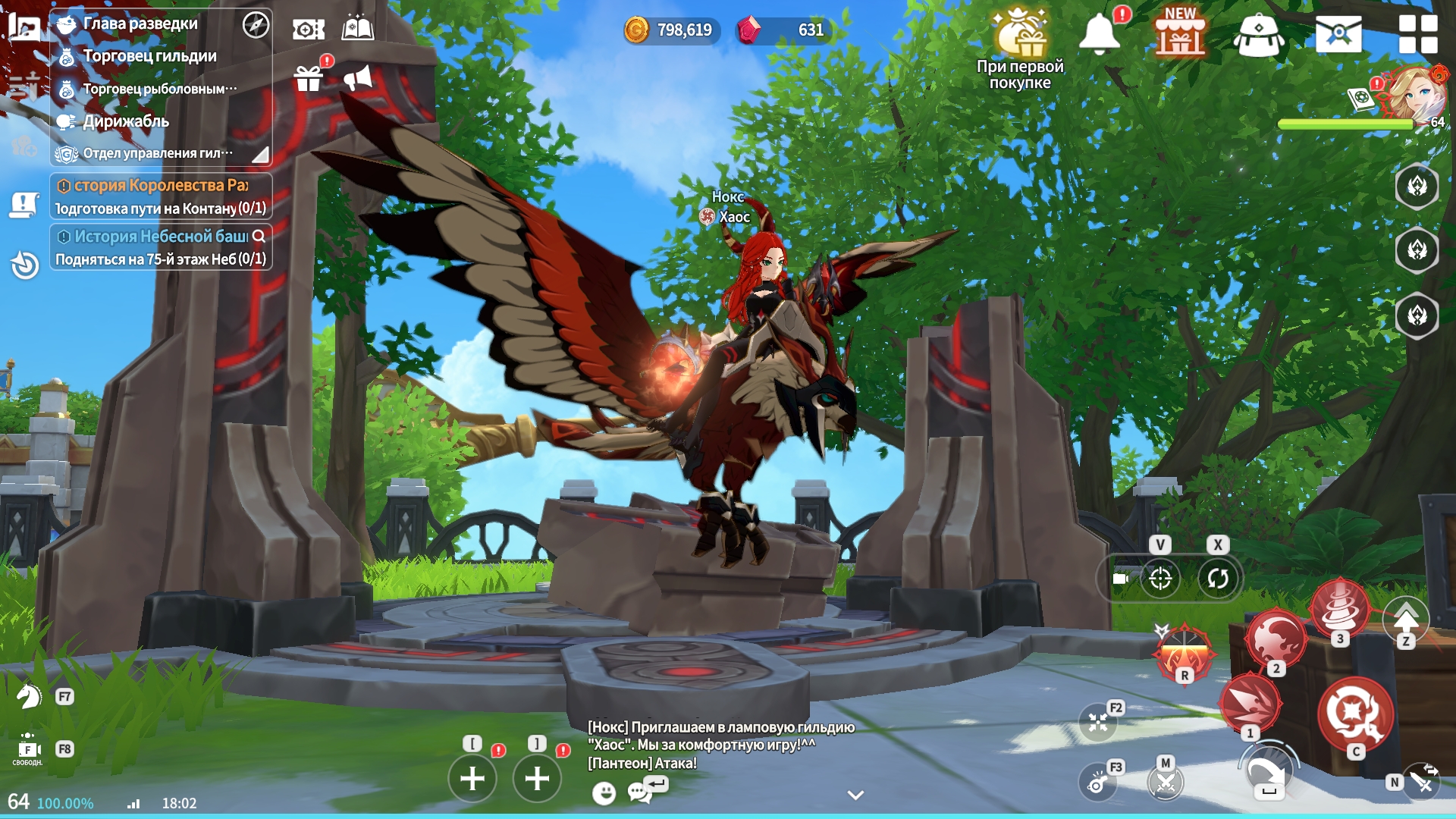Open the emoji smiley panel

(x=604, y=793)
